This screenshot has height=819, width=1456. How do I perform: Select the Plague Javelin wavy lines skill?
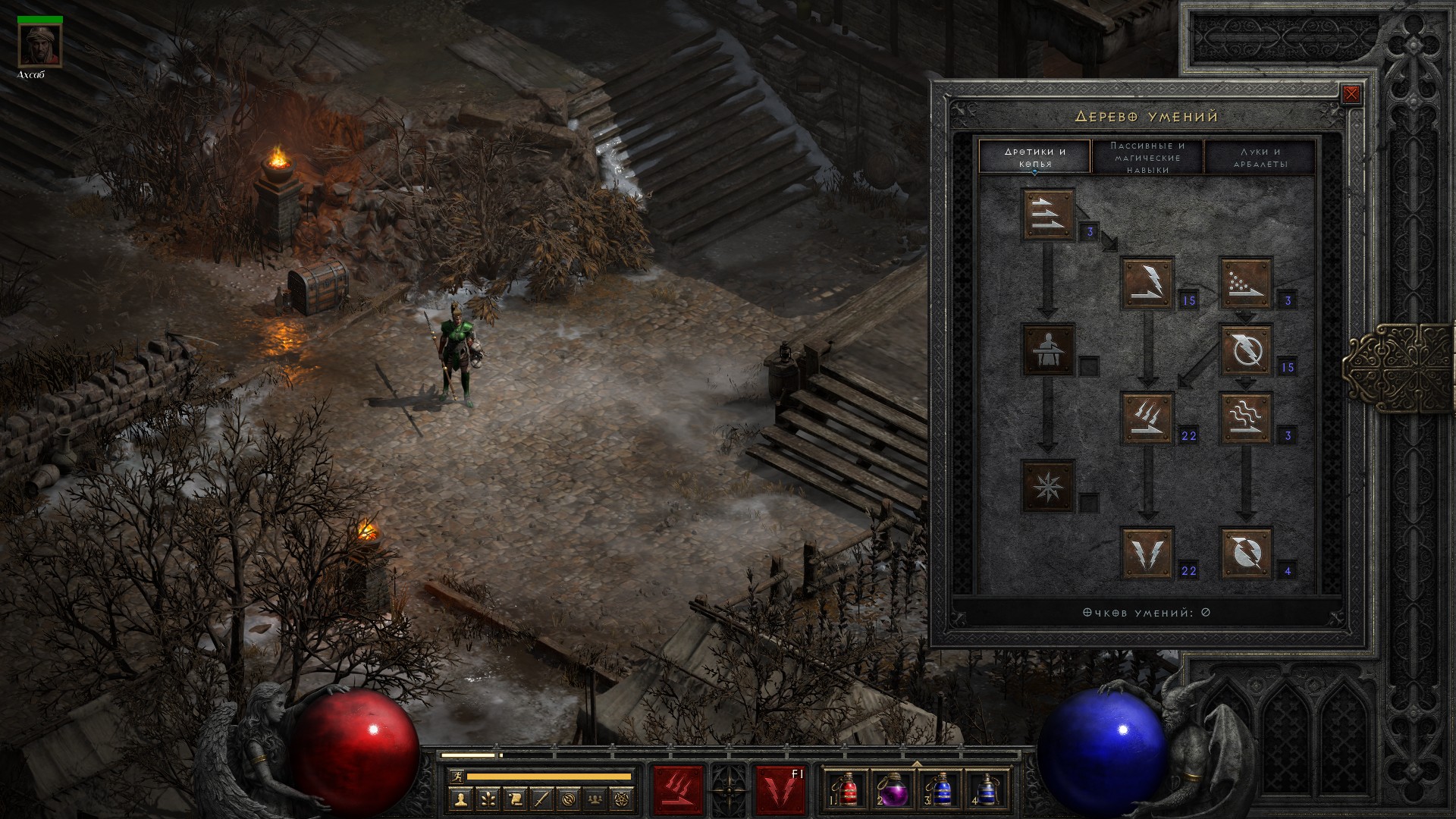pyautogui.click(x=1245, y=418)
